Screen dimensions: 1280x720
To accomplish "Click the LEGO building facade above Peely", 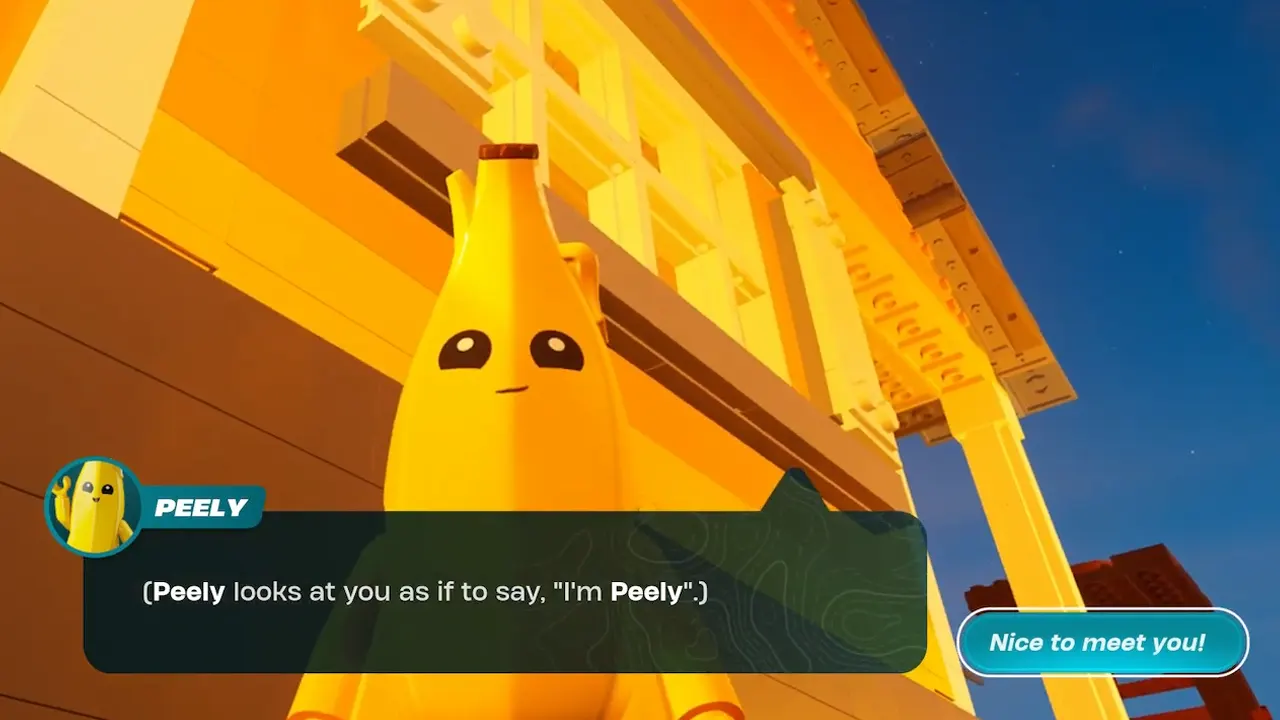I will click(x=700, y=120).
